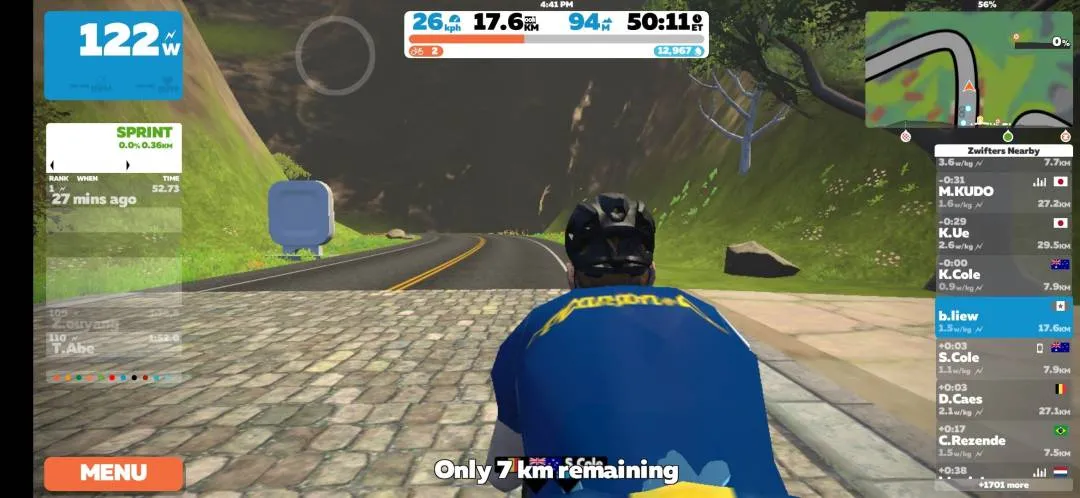Open the SPRINT segment leaderboard panel
Viewport: 1080px width, 498px height.
coord(113,147)
